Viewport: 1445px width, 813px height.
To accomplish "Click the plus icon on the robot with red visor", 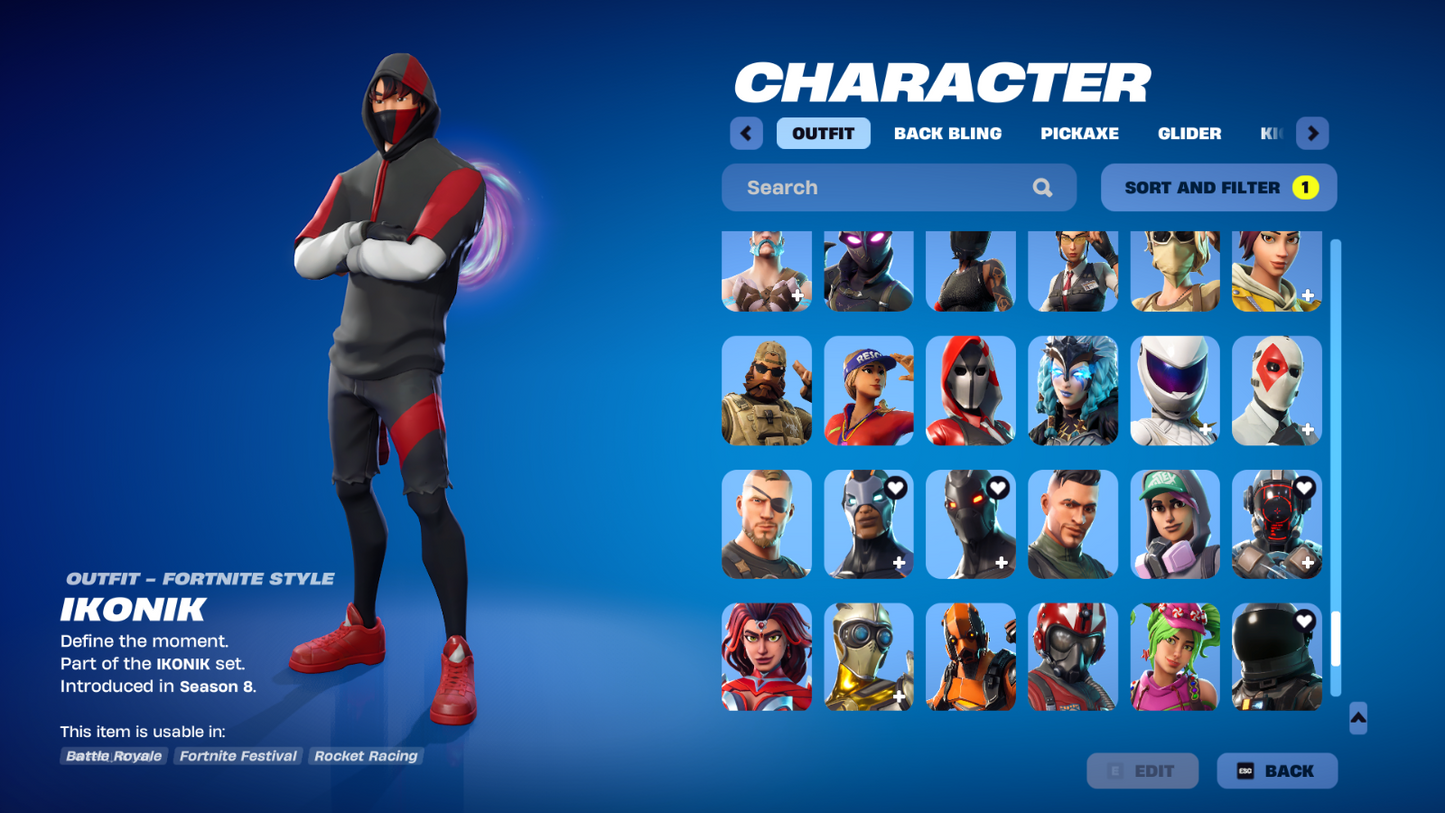I will (x=1306, y=560).
